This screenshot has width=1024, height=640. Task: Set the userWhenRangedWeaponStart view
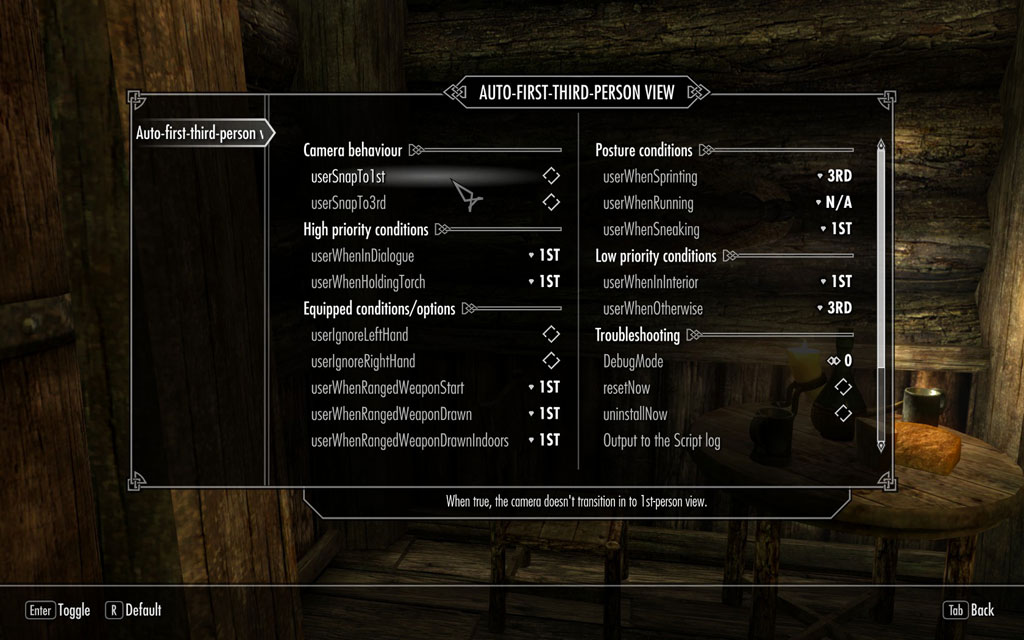coord(545,387)
